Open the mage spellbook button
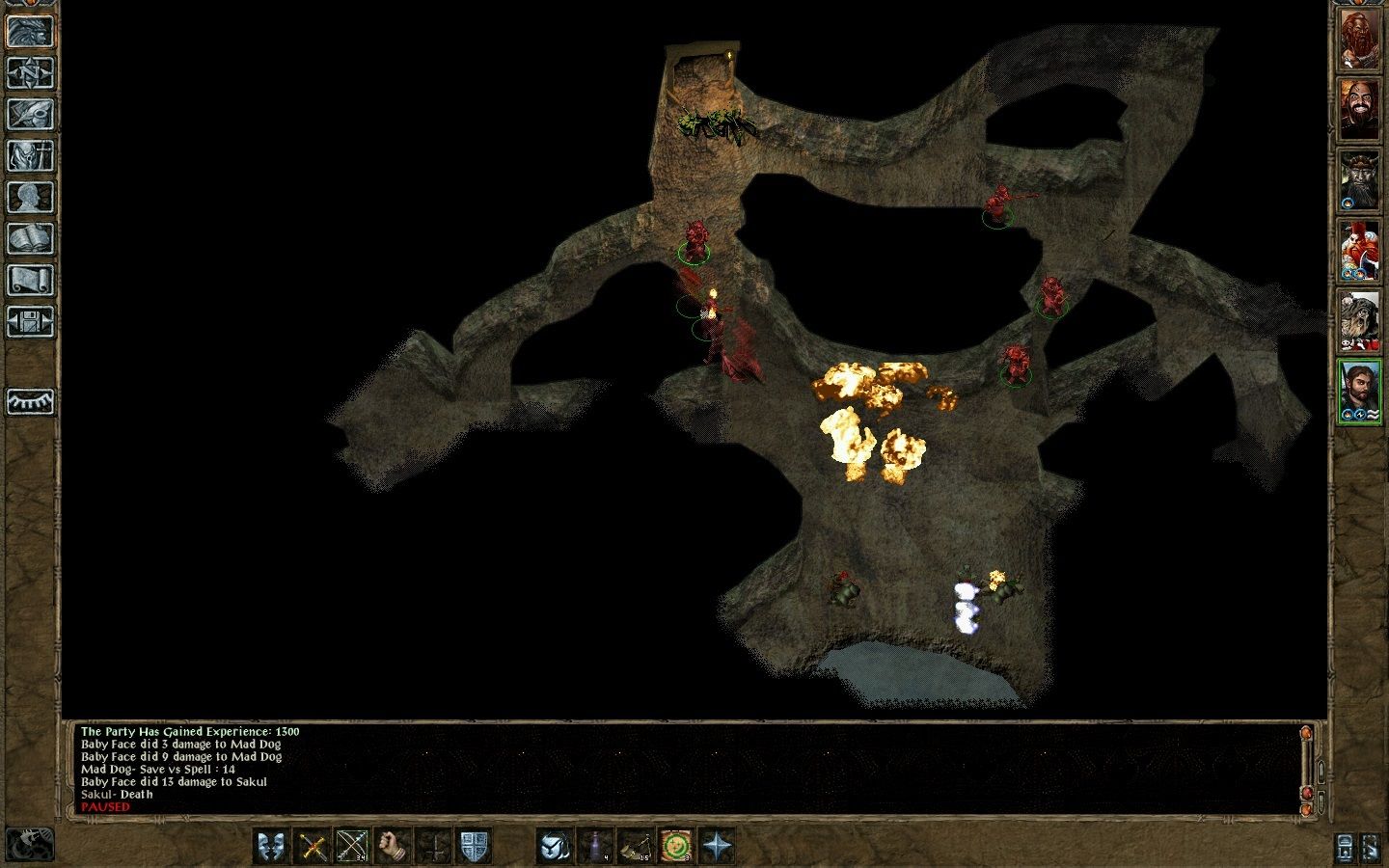The width and height of the screenshot is (1389, 868). (30, 238)
